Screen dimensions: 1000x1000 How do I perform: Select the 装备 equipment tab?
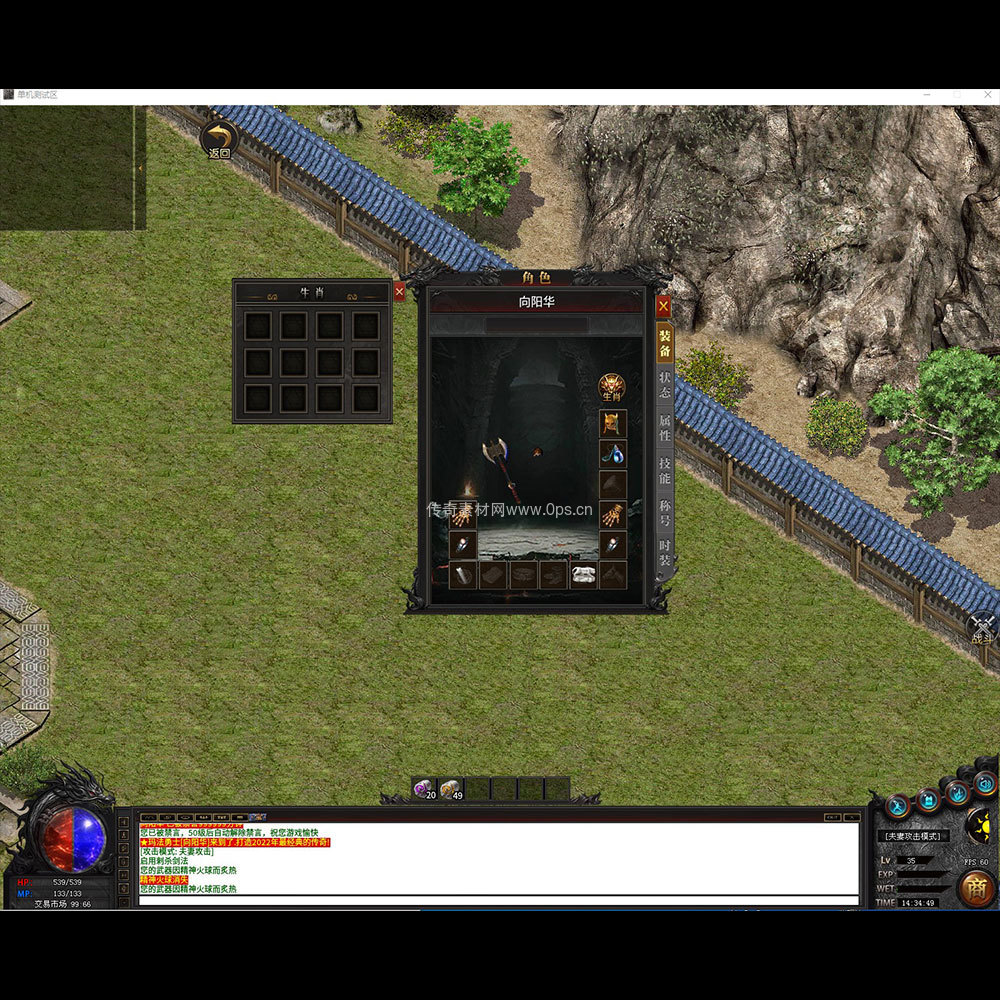[x=665, y=343]
